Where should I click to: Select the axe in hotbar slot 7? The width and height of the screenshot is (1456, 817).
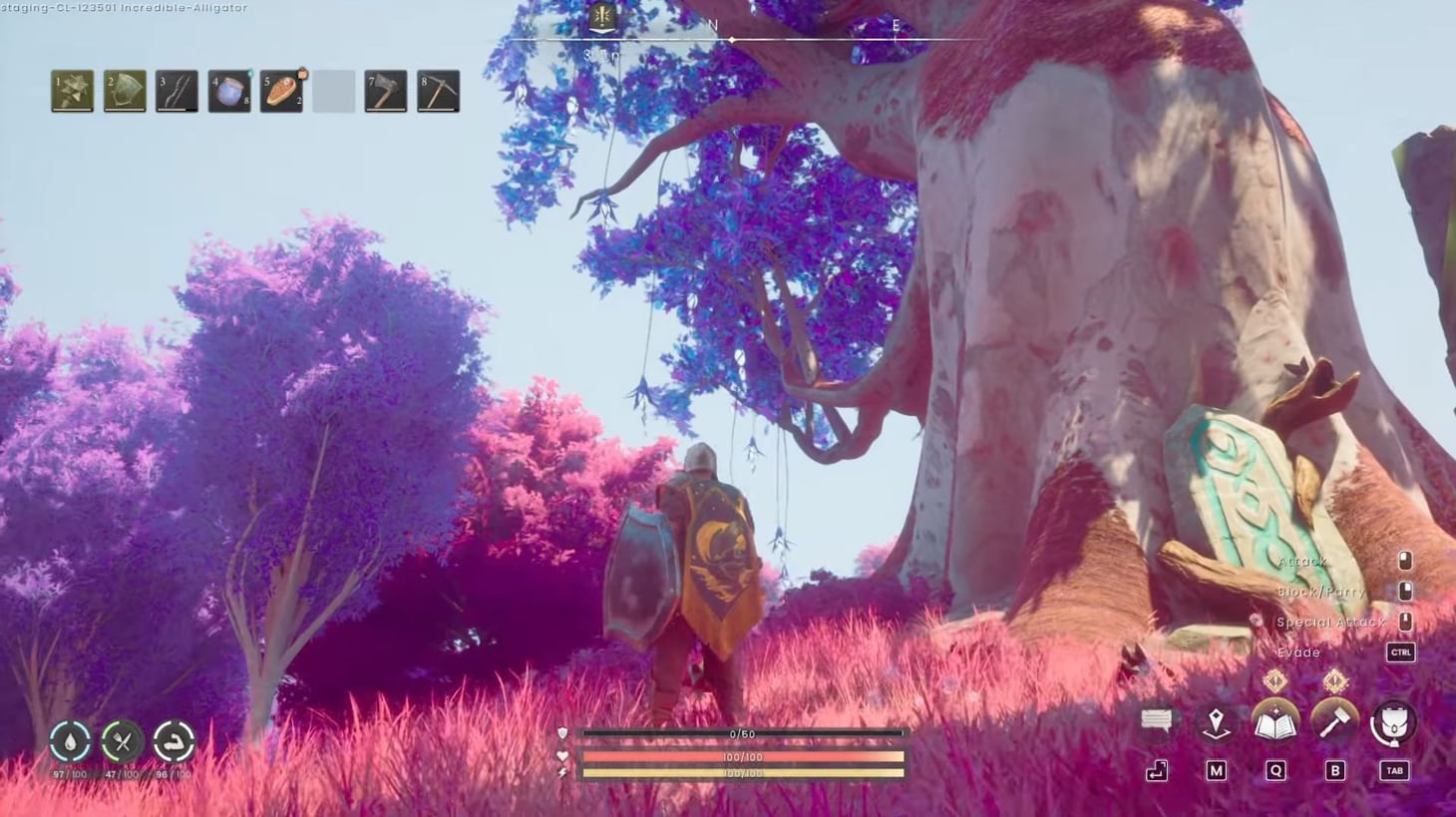tap(386, 90)
